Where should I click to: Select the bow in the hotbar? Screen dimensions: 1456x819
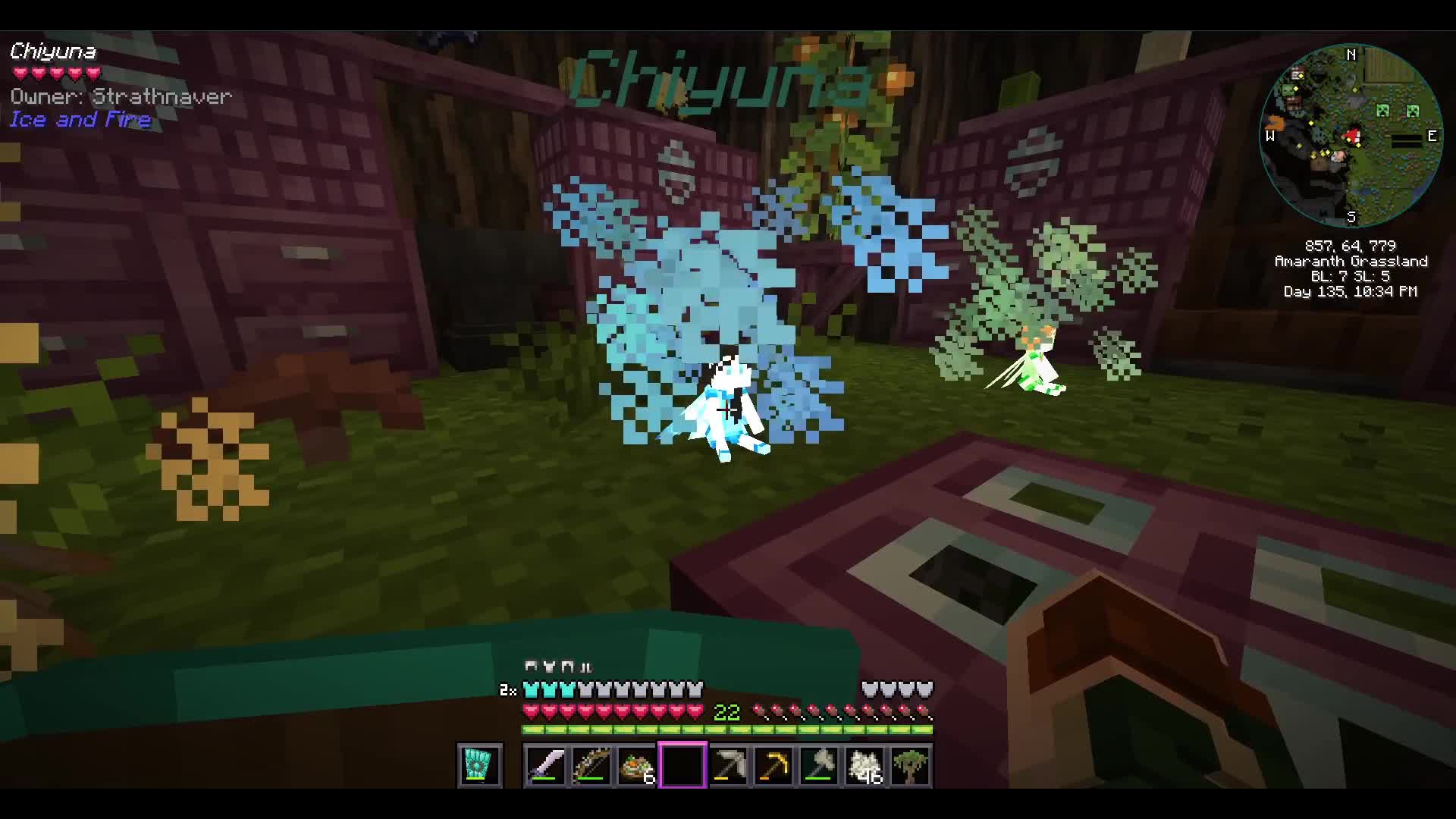[x=591, y=766]
